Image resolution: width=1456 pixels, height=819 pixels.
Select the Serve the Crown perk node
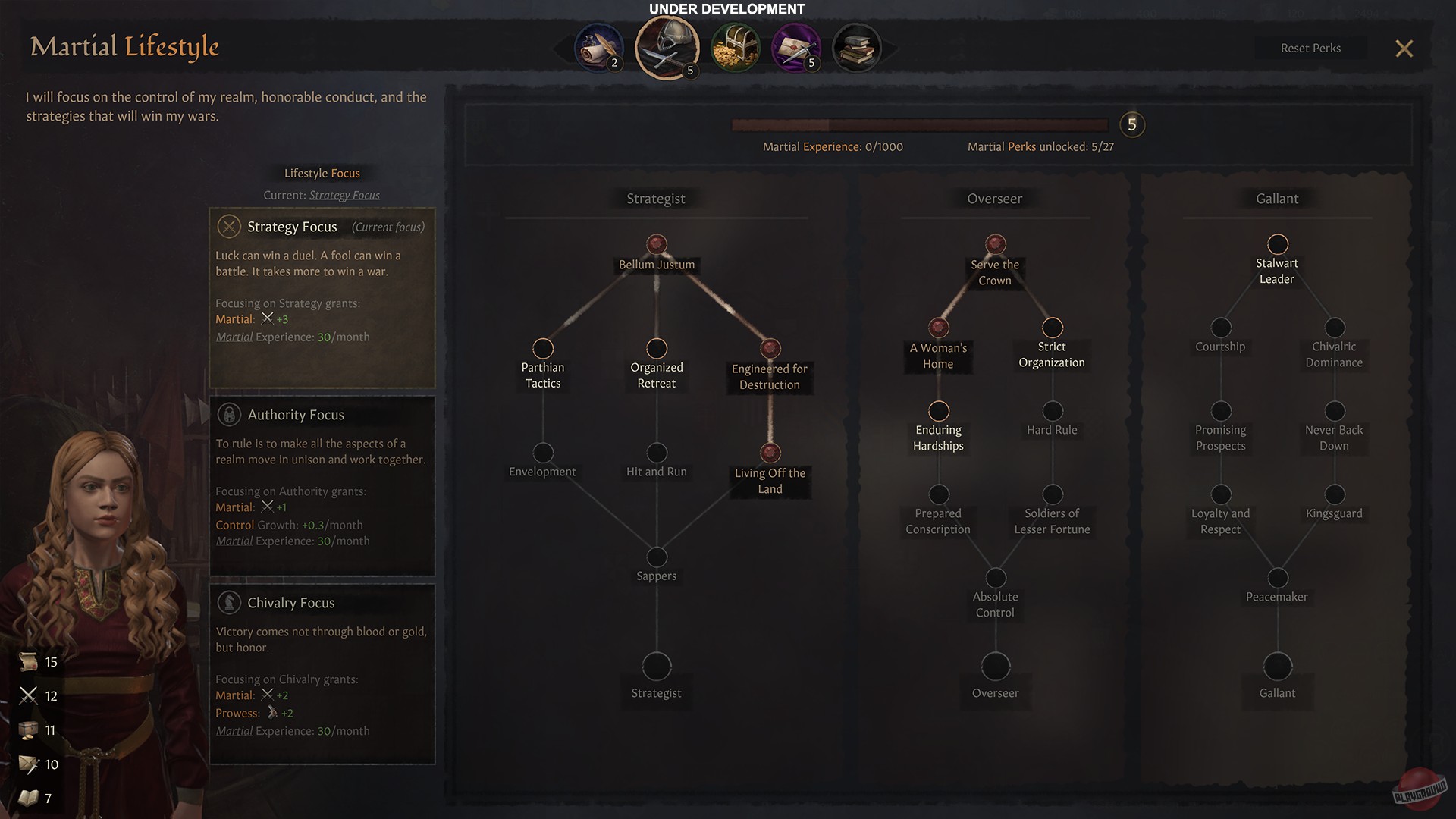point(995,244)
